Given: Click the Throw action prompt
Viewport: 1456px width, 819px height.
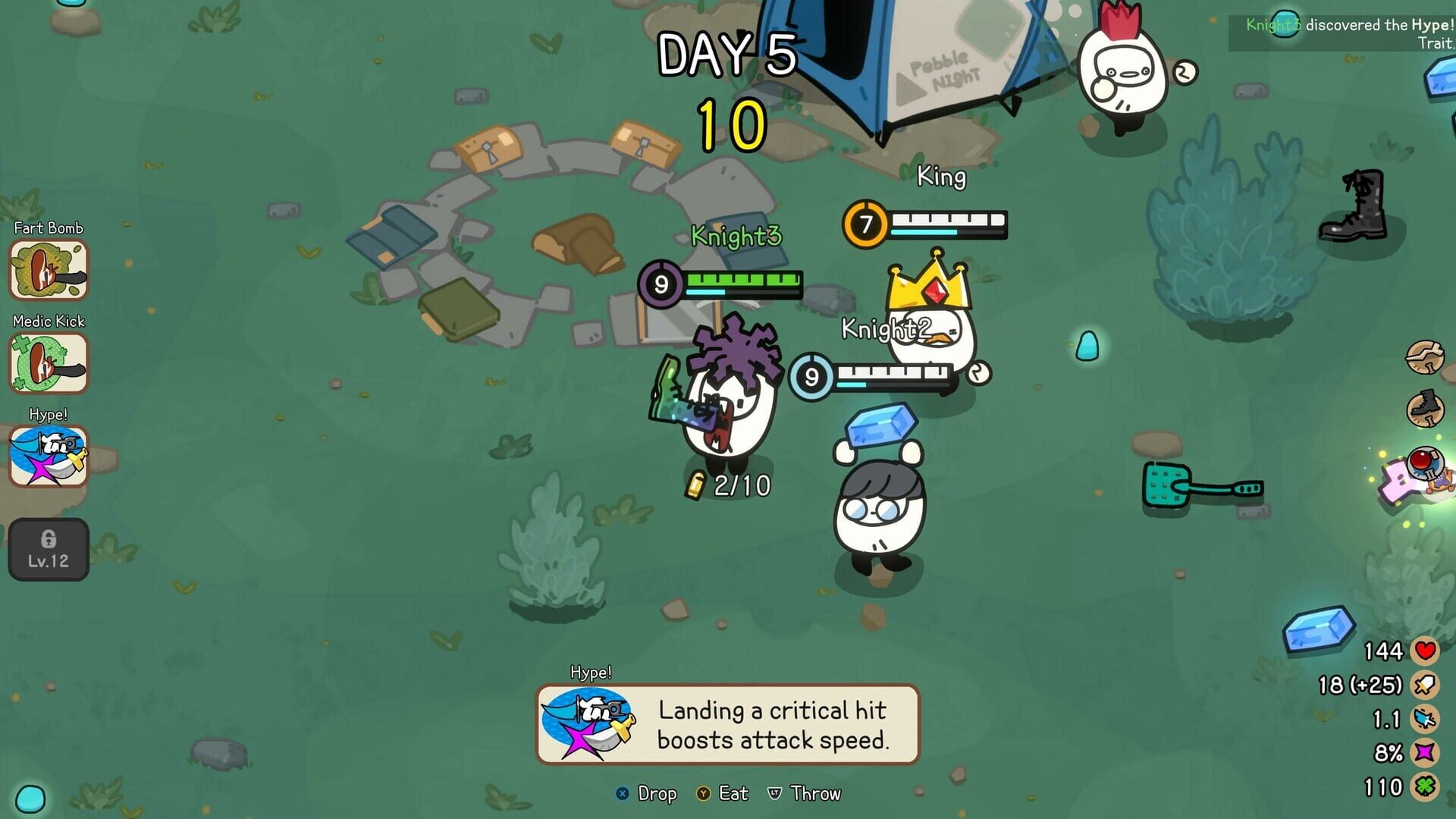Looking at the screenshot, I should pos(806,794).
